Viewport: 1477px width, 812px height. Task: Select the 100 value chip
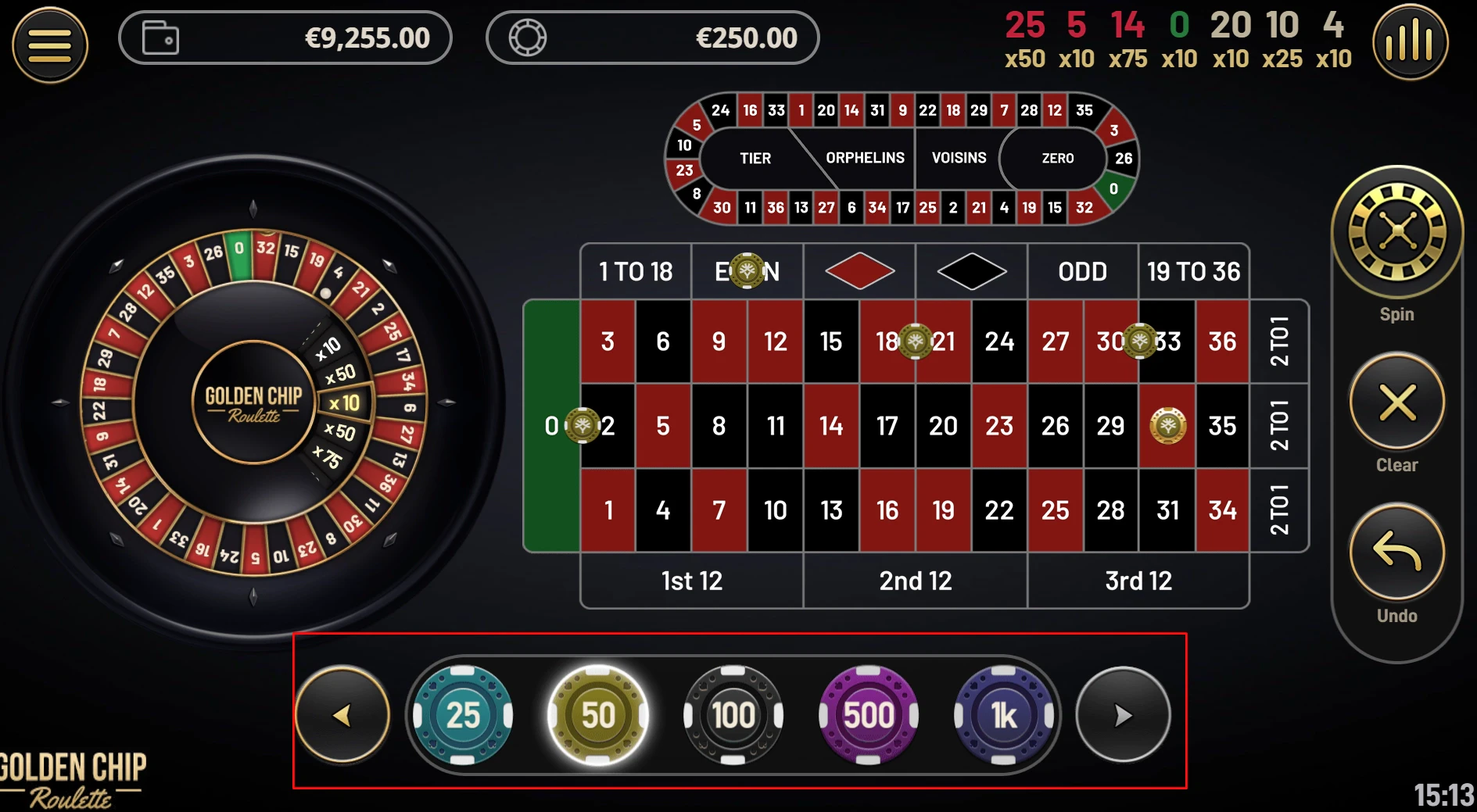pyautogui.click(x=733, y=714)
